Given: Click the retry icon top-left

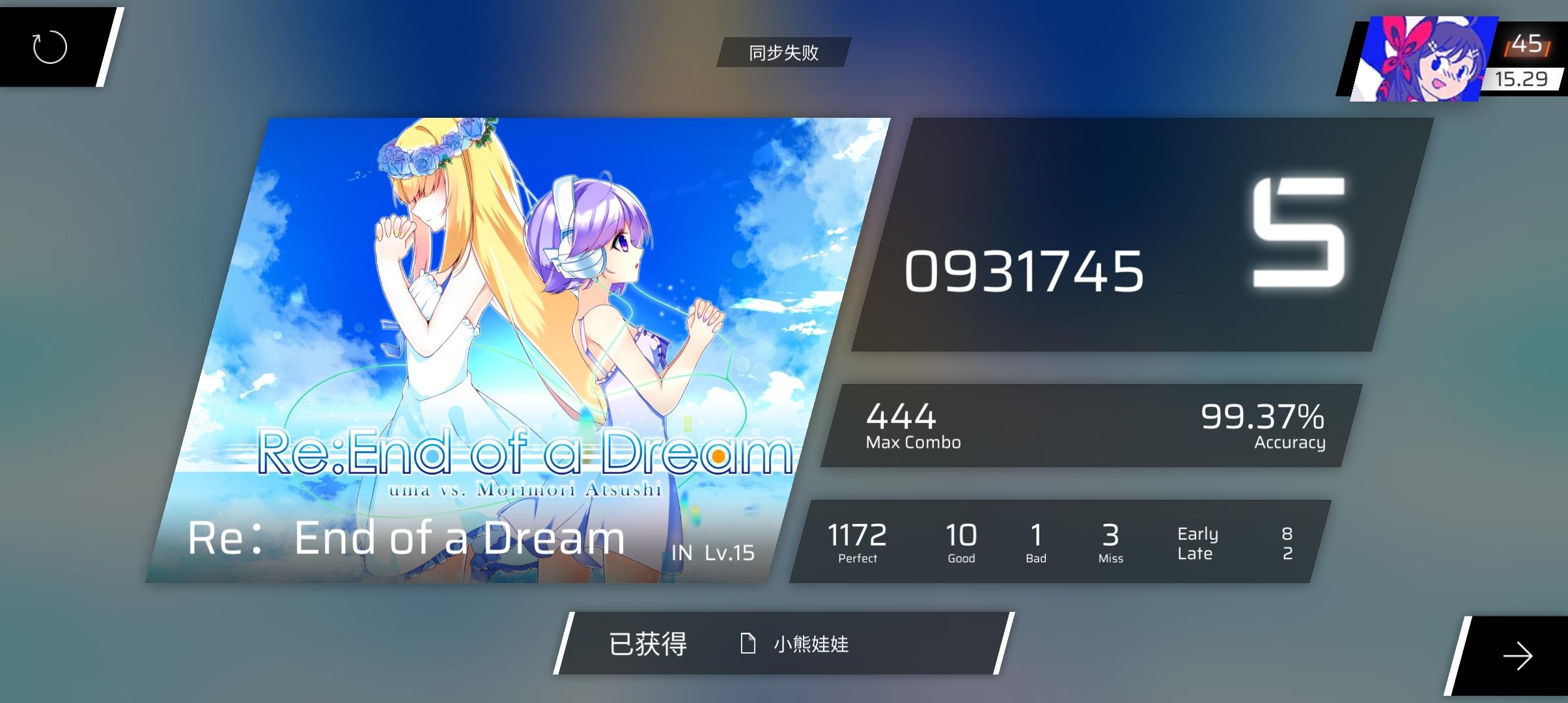Looking at the screenshot, I should tap(48, 48).
